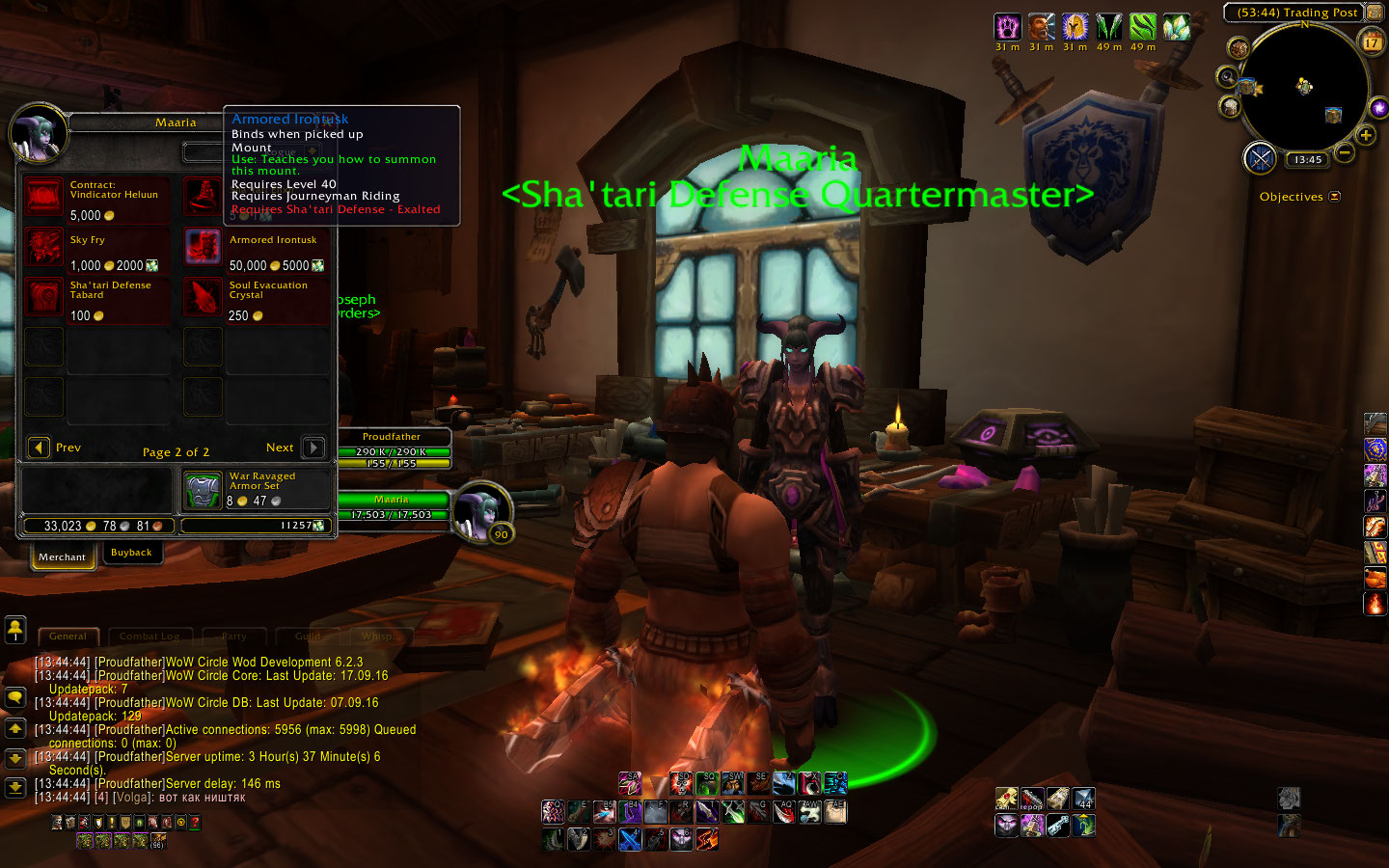1389x868 pixels.
Task: Open the General chat tab
Action: click(68, 637)
